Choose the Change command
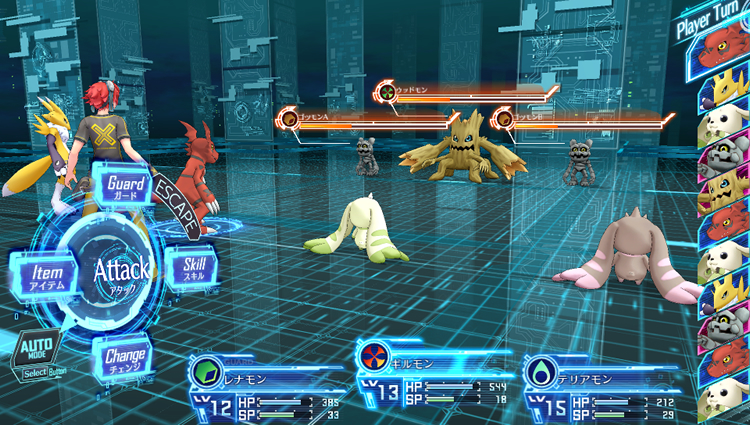The height and width of the screenshot is (425, 750). (x=125, y=356)
